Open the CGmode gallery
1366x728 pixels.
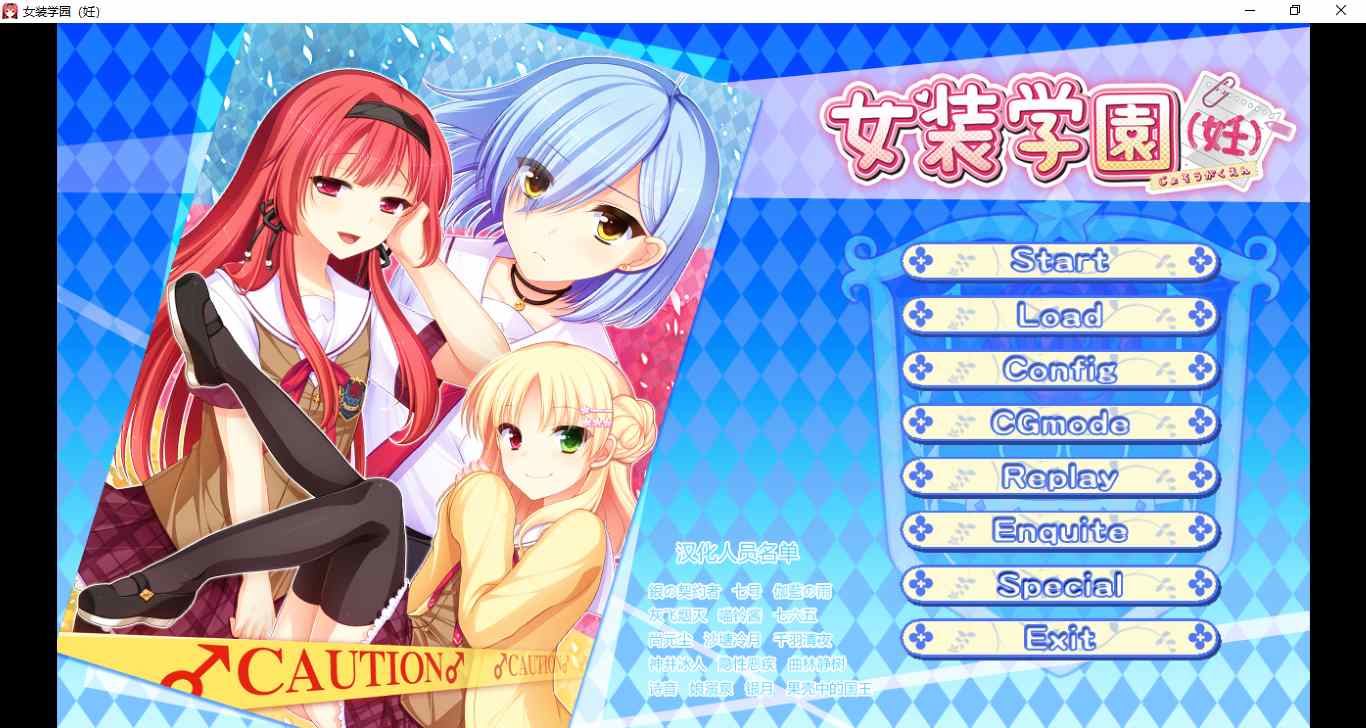tap(1060, 423)
